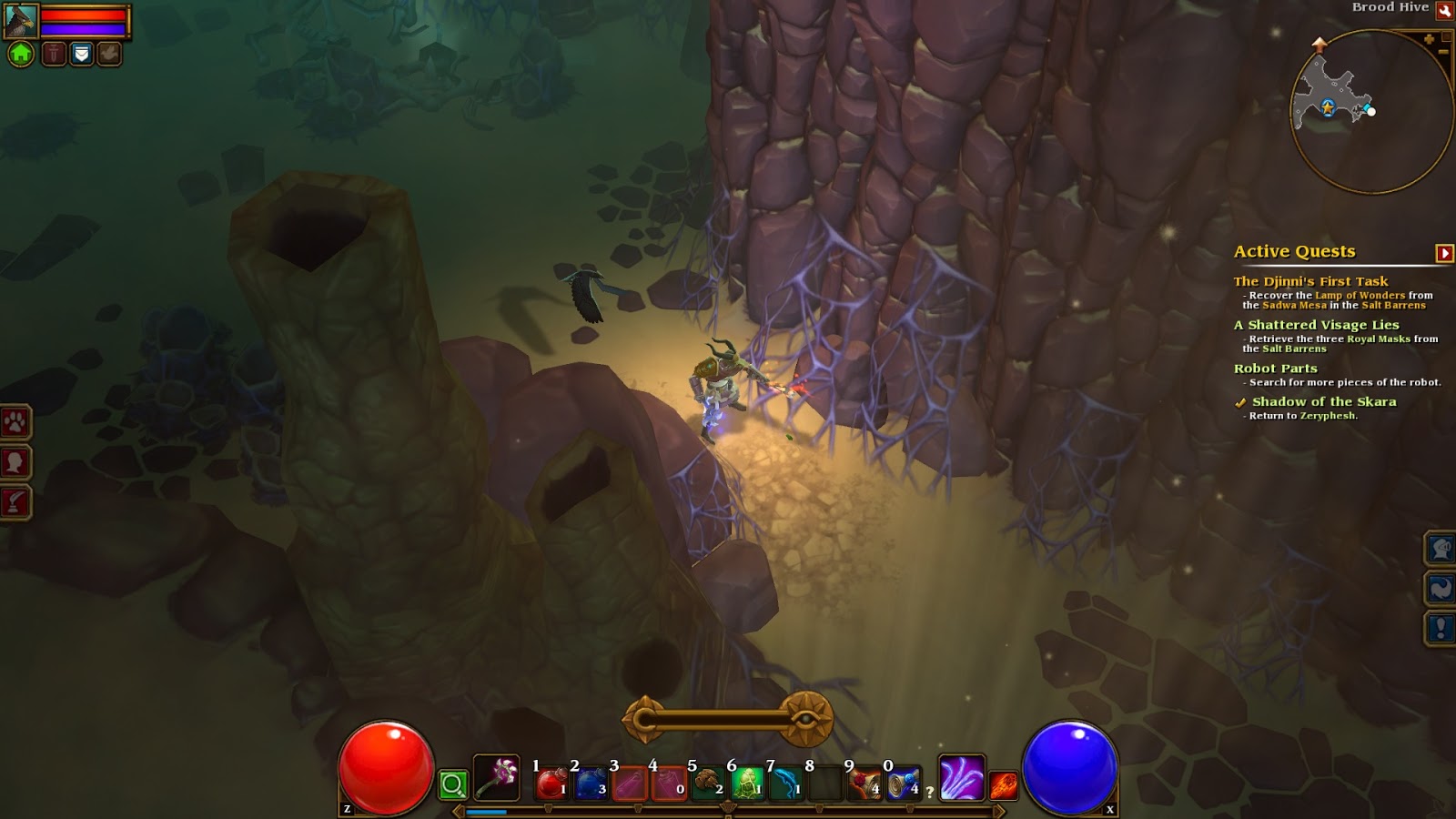The image size is (1456, 819).
Task: Select the identify magnifying glass on the hotbar
Action: [x=452, y=783]
